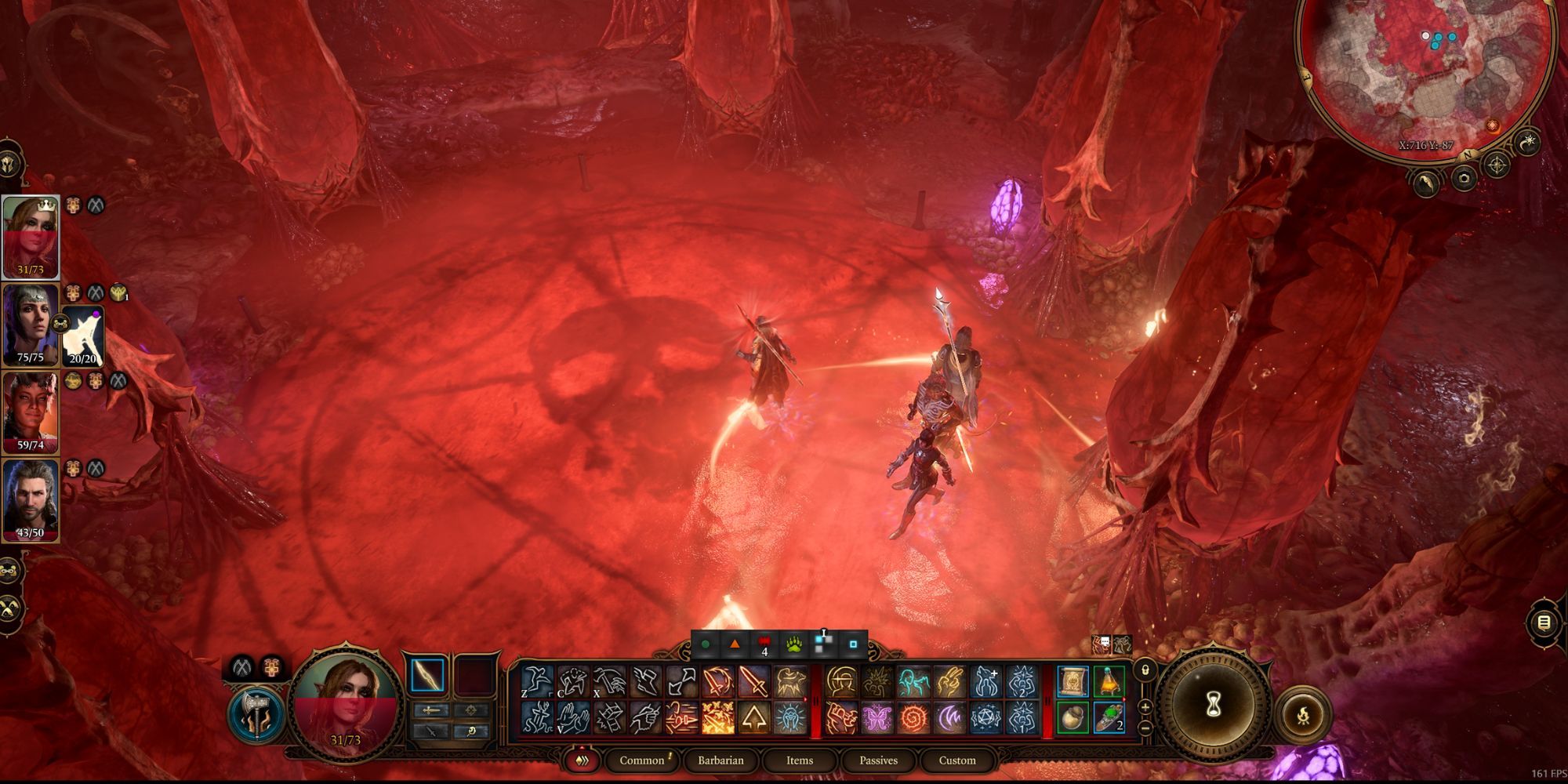Open the Common hotbar tab
The width and height of the screenshot is (1568, 784).
click(x=642, y=760)
